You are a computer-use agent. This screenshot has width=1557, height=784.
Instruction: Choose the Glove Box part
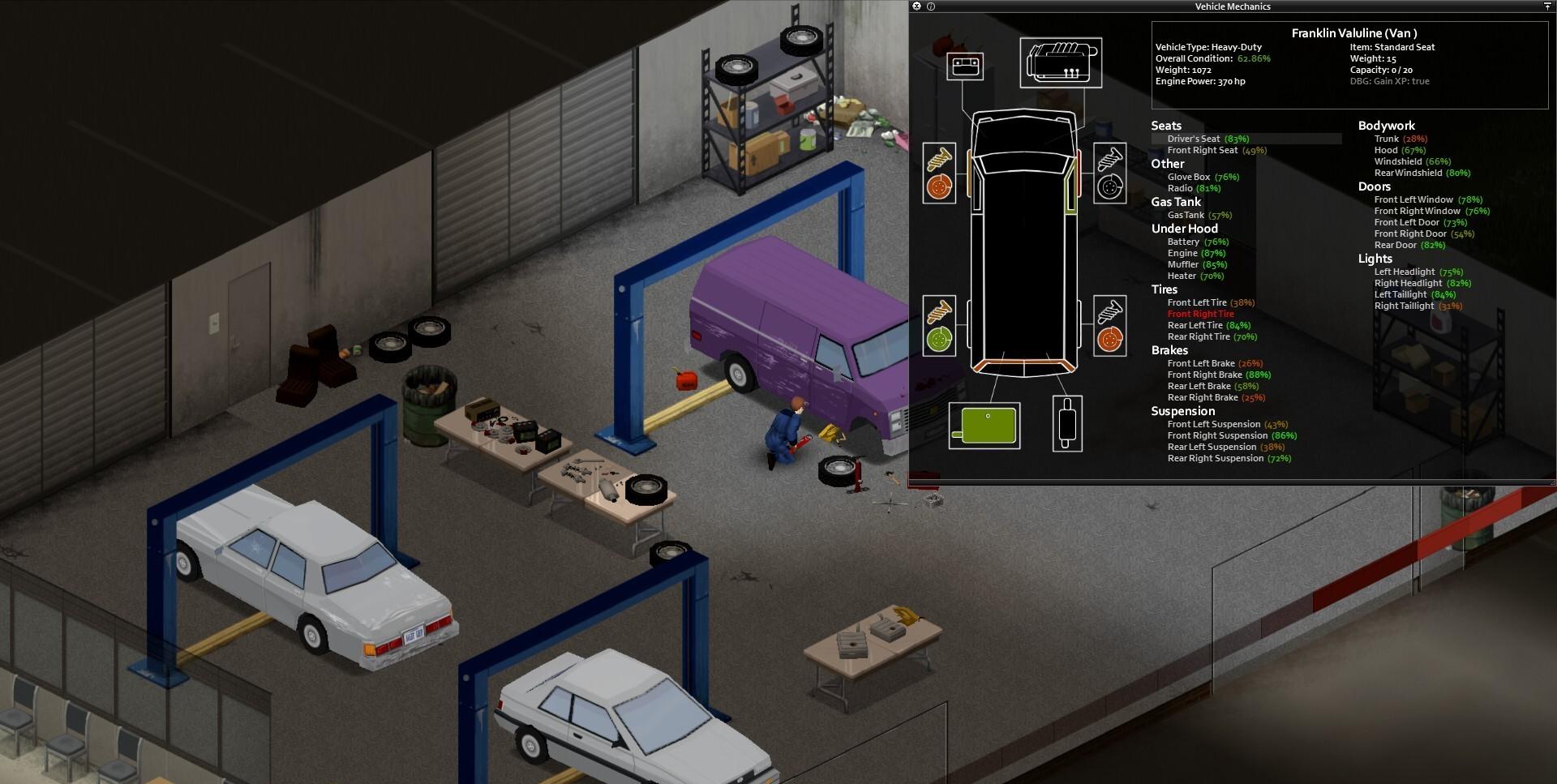1189,177
